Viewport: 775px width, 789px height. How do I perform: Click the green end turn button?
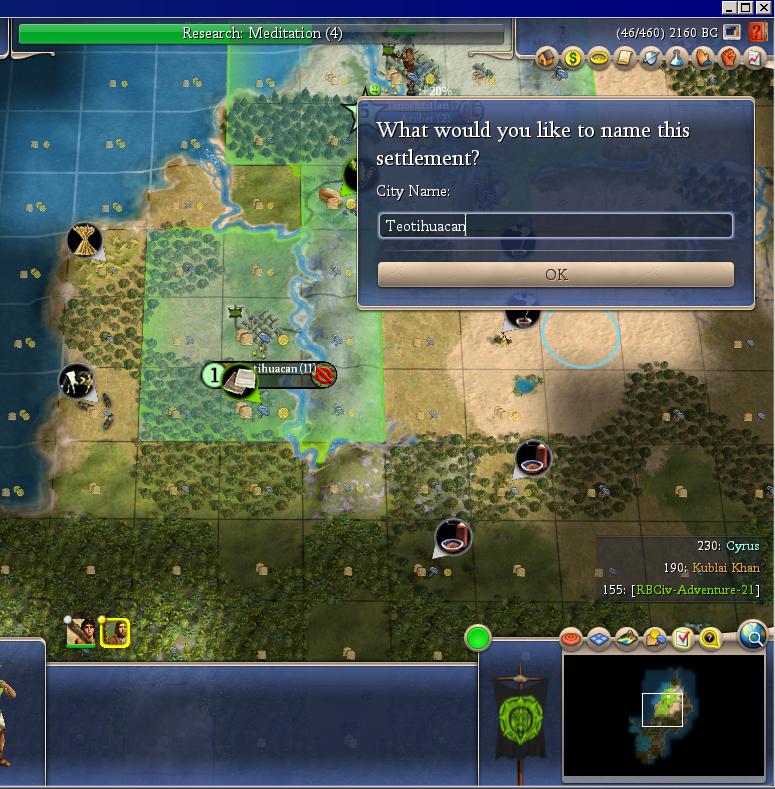478,637
